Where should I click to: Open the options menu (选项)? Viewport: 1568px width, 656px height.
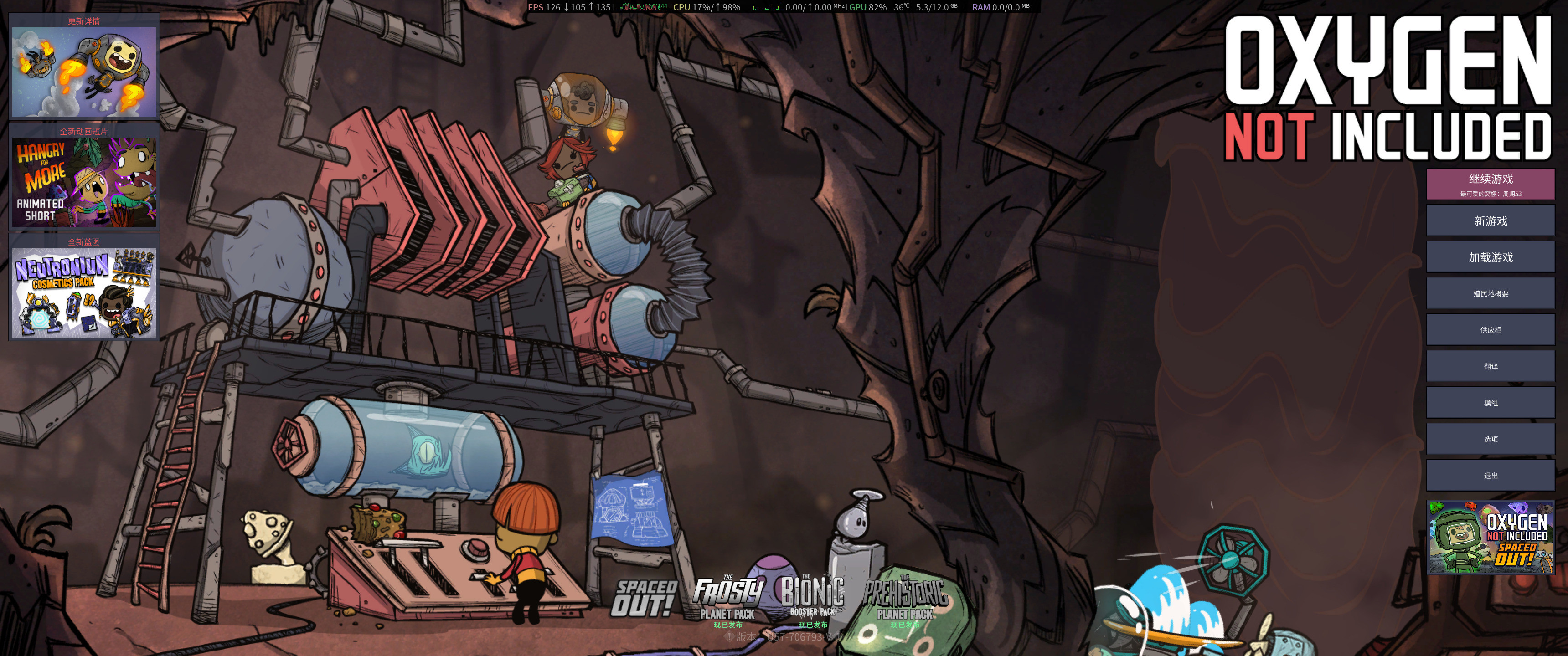[1490, 439]
